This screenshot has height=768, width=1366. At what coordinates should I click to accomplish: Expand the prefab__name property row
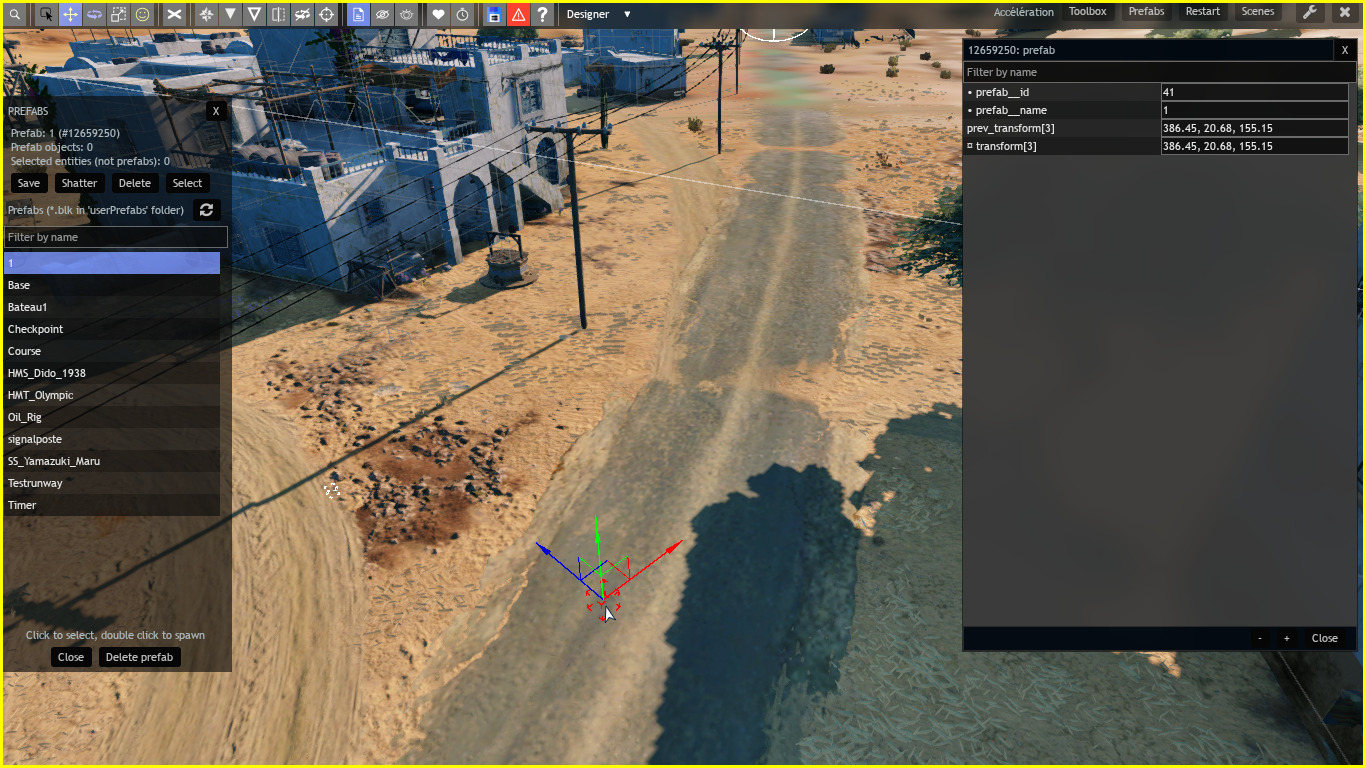(x=968, y=110)
